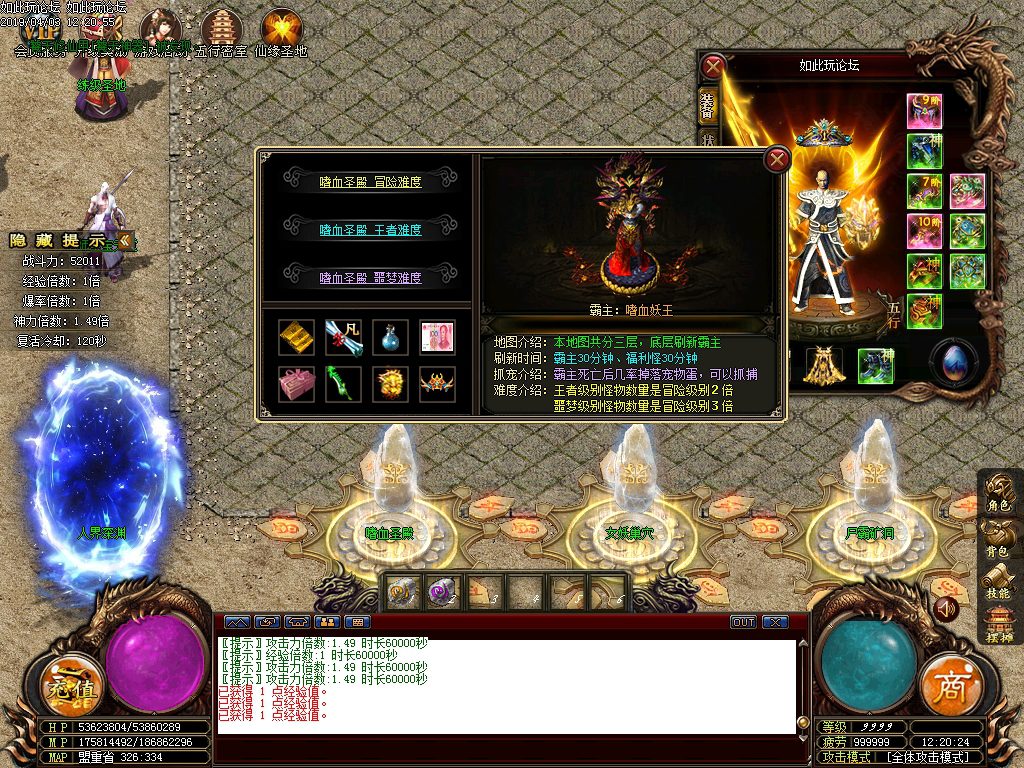
Task: Select the banknote reward icon
Action: pyautogui.click(x=438, y=336)
